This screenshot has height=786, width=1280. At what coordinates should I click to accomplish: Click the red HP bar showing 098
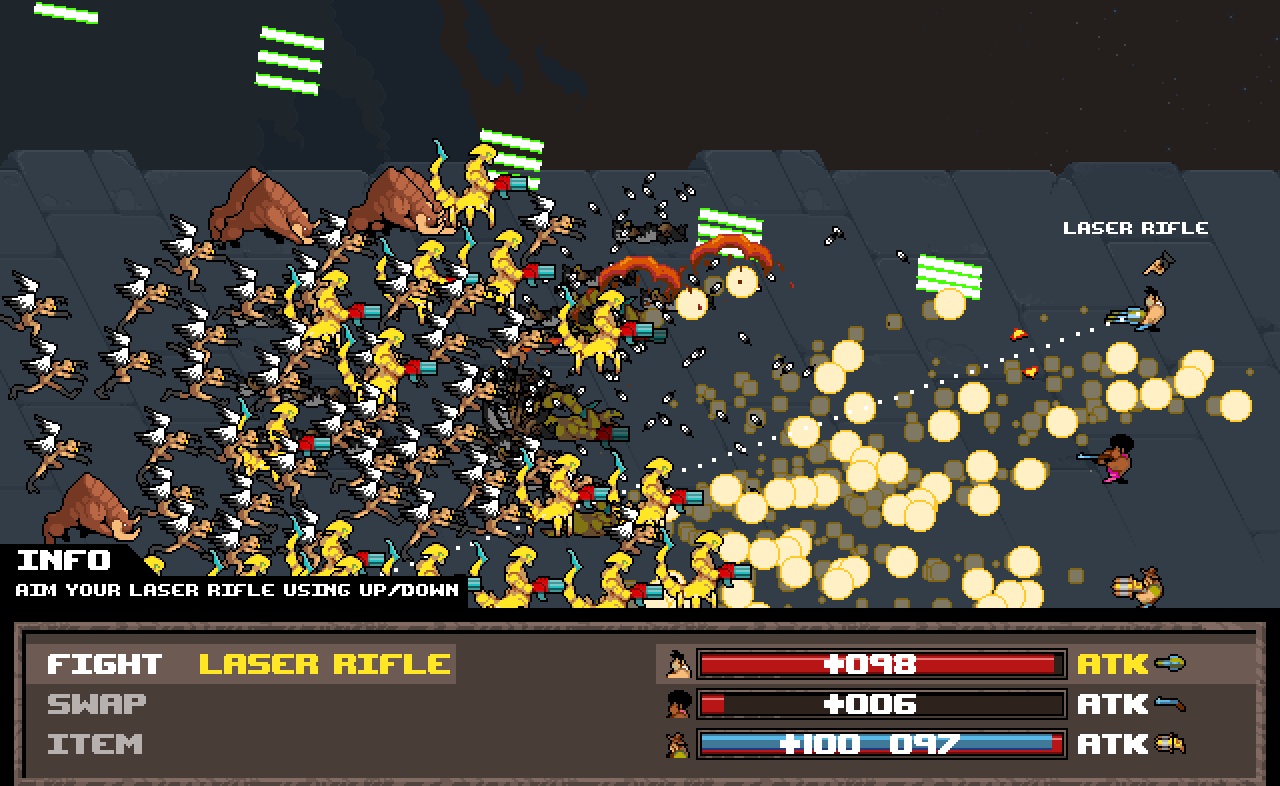click(x=880, y=663)
